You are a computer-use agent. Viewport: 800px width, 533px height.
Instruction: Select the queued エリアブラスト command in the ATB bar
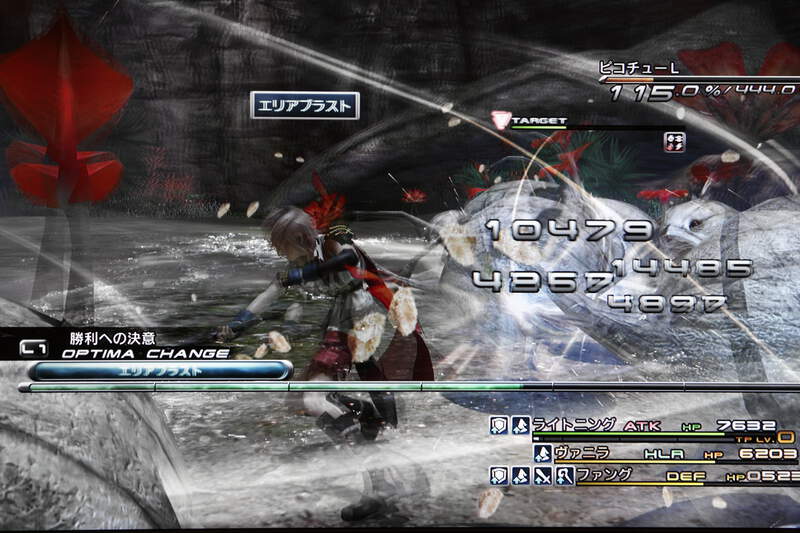160,370
